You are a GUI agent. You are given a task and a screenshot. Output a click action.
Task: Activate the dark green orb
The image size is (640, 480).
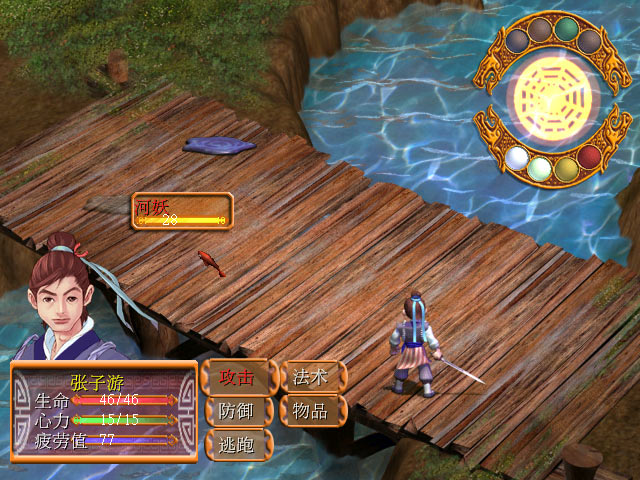tap(567, 28)
